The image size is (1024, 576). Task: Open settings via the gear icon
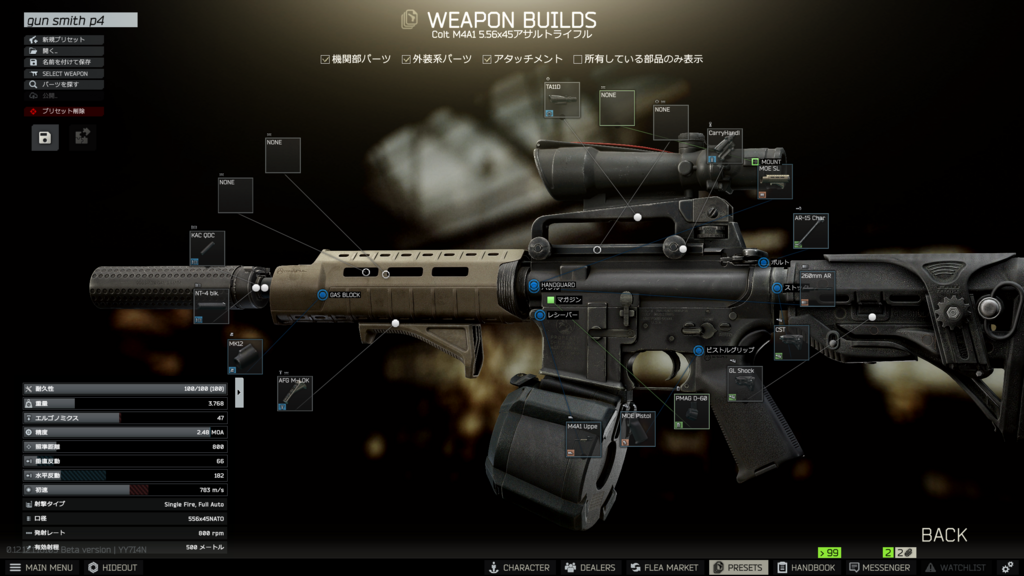point(1008,568)
